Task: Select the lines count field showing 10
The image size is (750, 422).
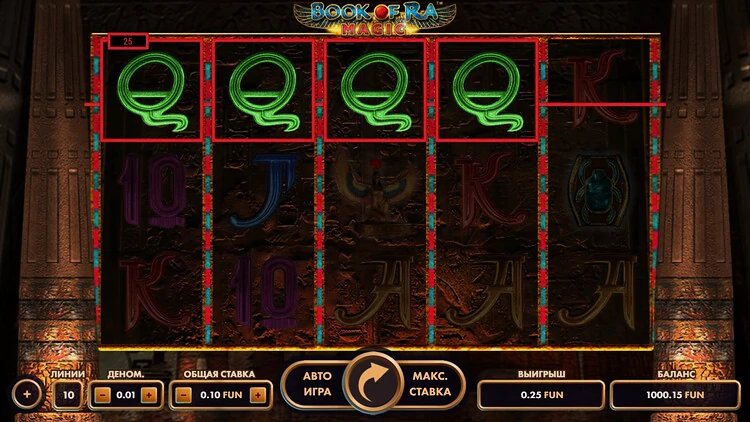Action: 68,395
